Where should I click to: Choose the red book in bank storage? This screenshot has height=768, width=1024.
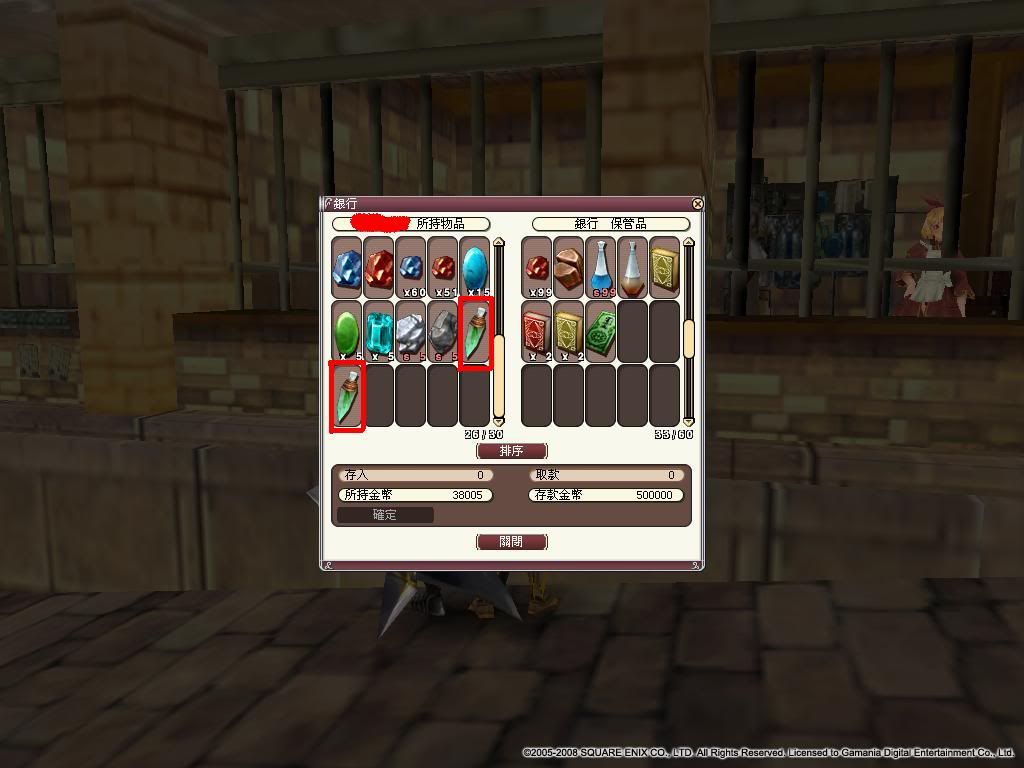(538, 331)
